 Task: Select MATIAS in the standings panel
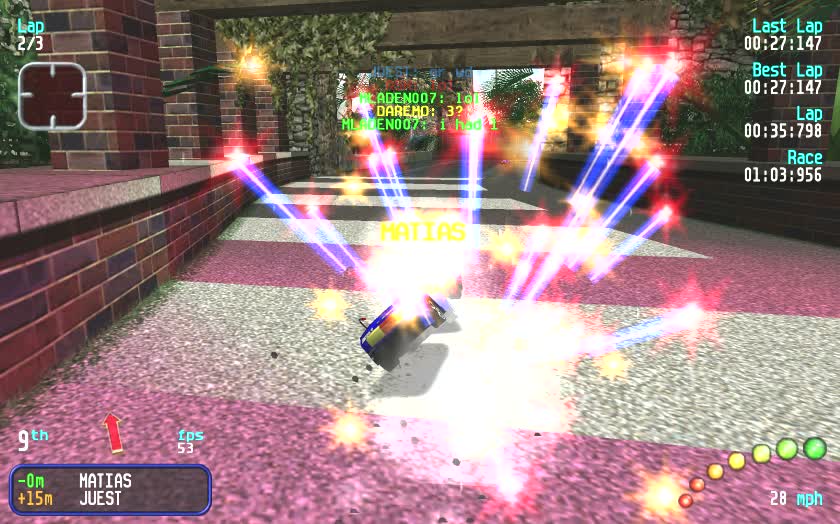pyautogui.click(x=105, y=481)
